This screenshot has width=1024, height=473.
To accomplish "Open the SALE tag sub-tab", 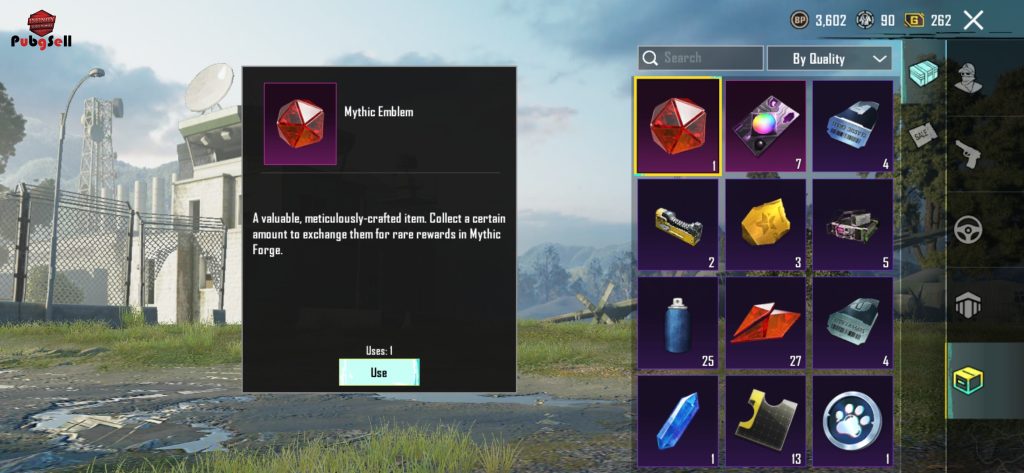I will point(922,132).
